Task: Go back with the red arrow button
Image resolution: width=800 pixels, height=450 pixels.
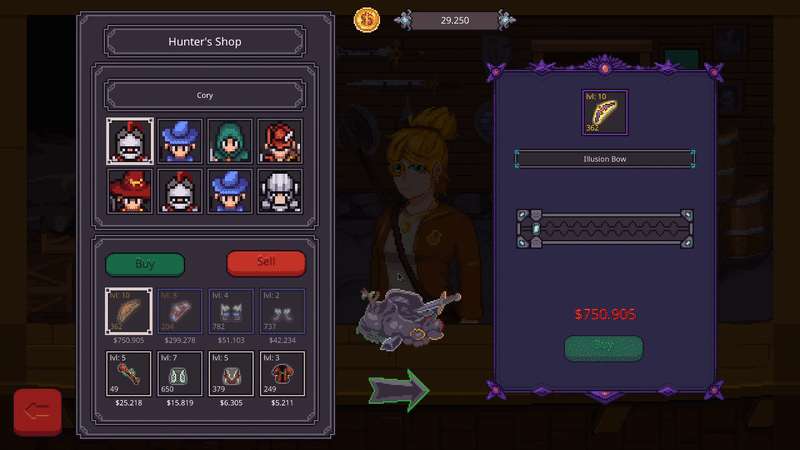Action: click(38, 411)
